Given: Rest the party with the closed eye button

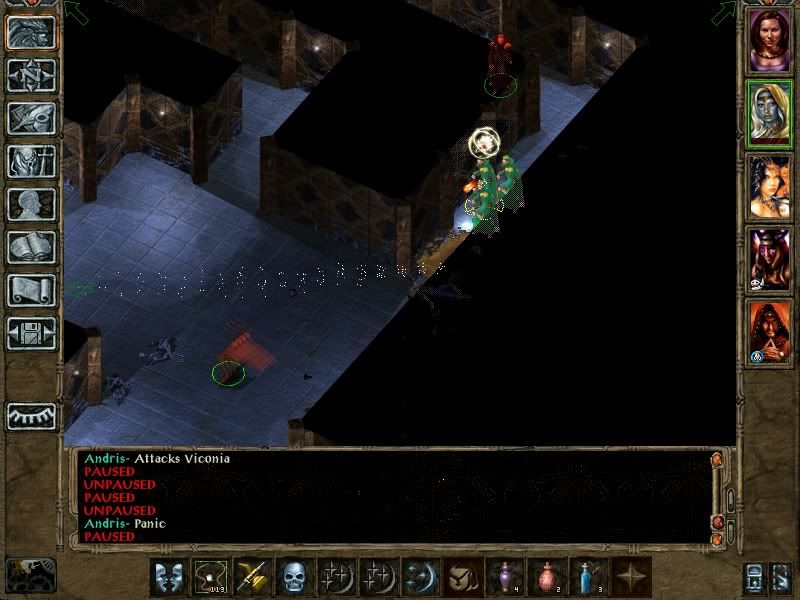Looking at the screenshot, I should pos(31,416).
